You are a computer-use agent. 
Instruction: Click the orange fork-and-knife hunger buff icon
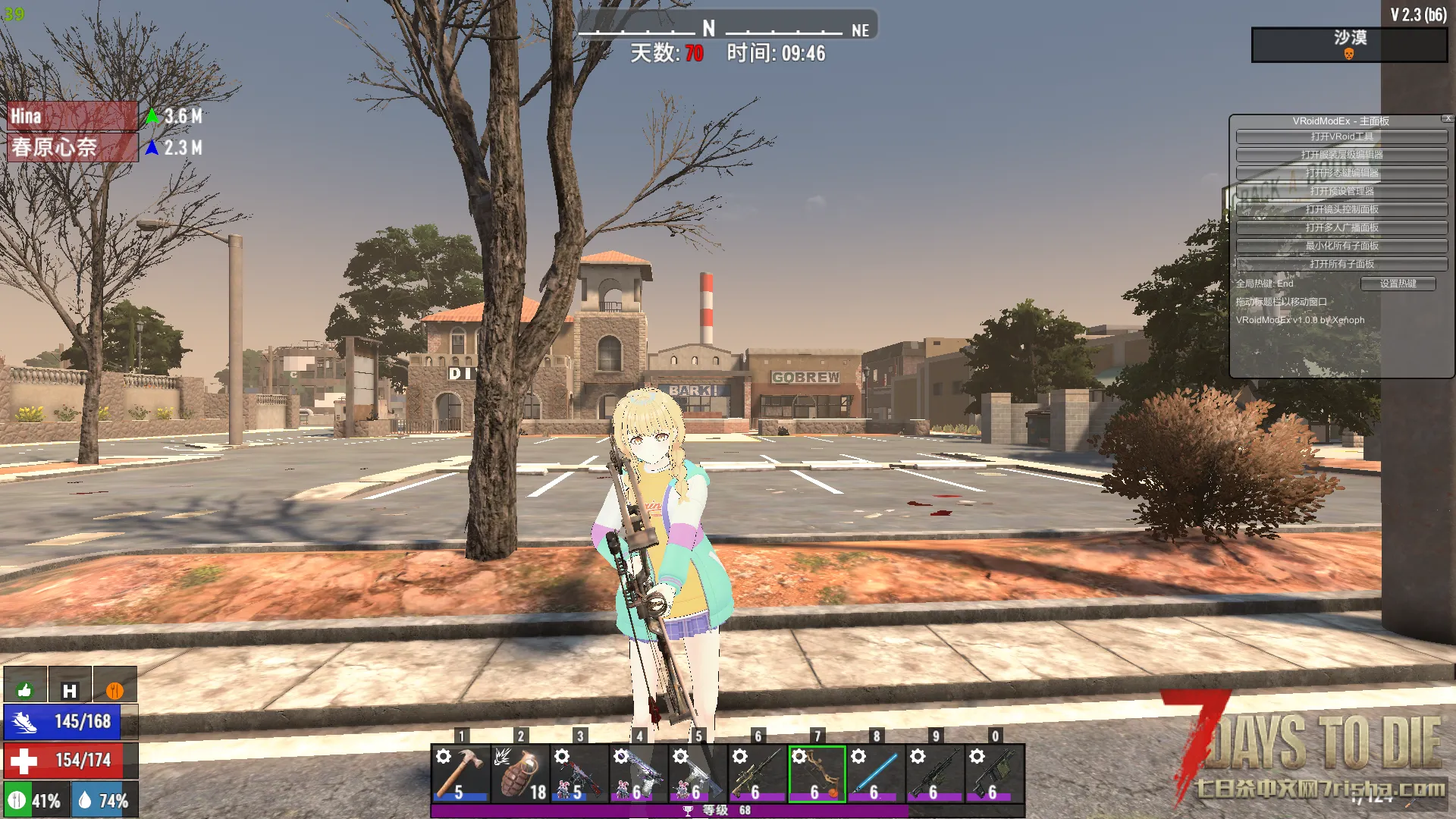(115, 689)
